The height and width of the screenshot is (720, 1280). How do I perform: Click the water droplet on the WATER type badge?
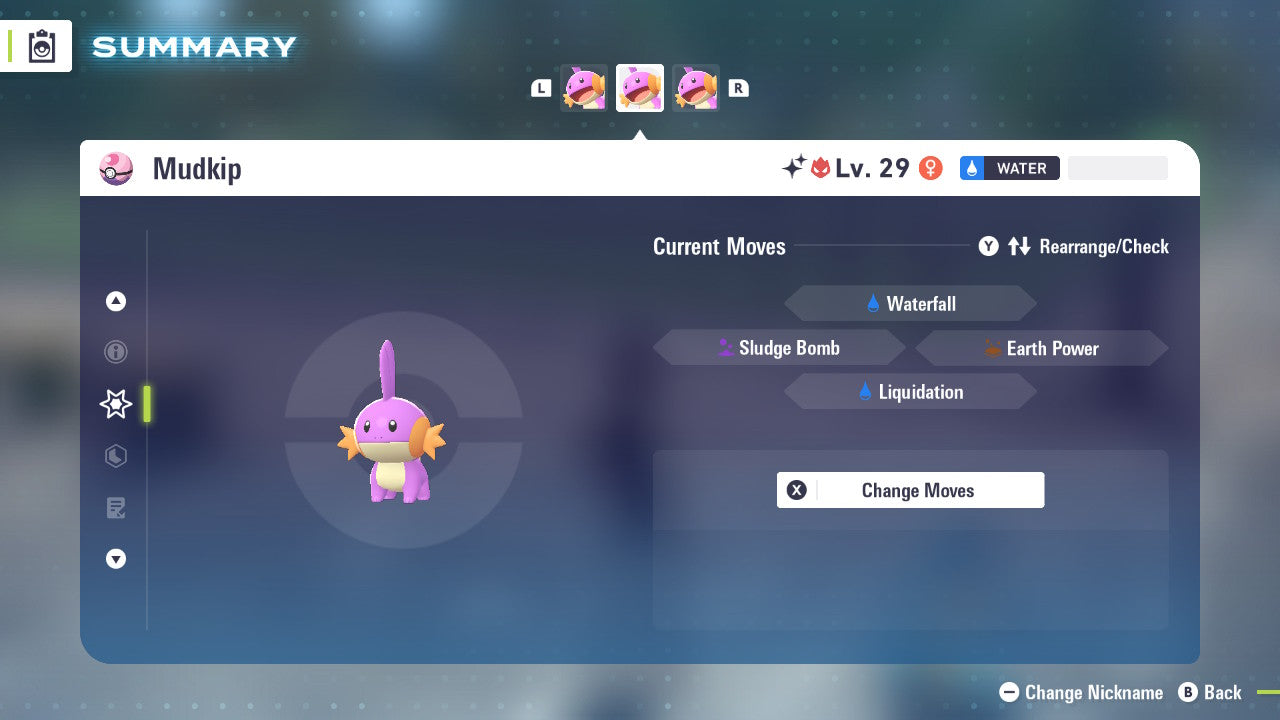tap(969, 168)
